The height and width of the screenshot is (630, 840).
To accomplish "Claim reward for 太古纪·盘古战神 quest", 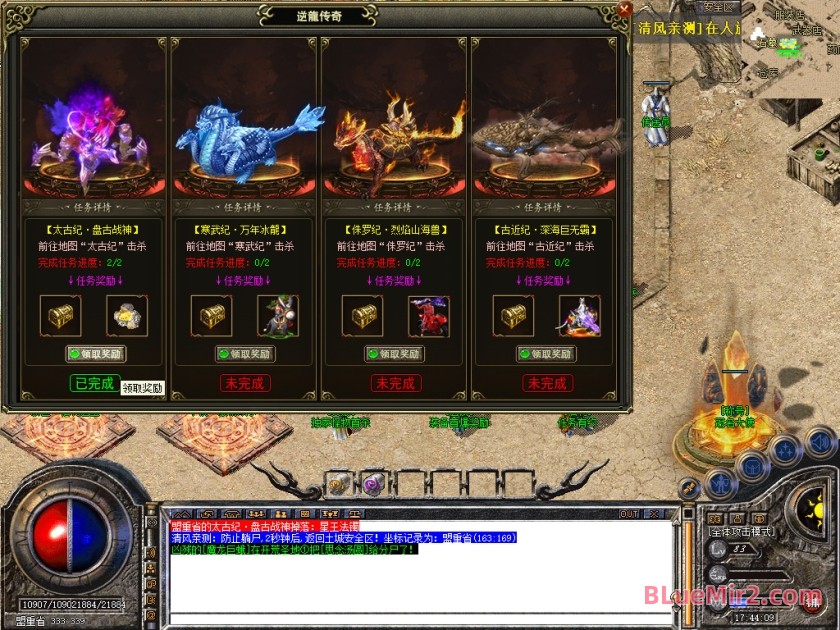I will point(96,354).
